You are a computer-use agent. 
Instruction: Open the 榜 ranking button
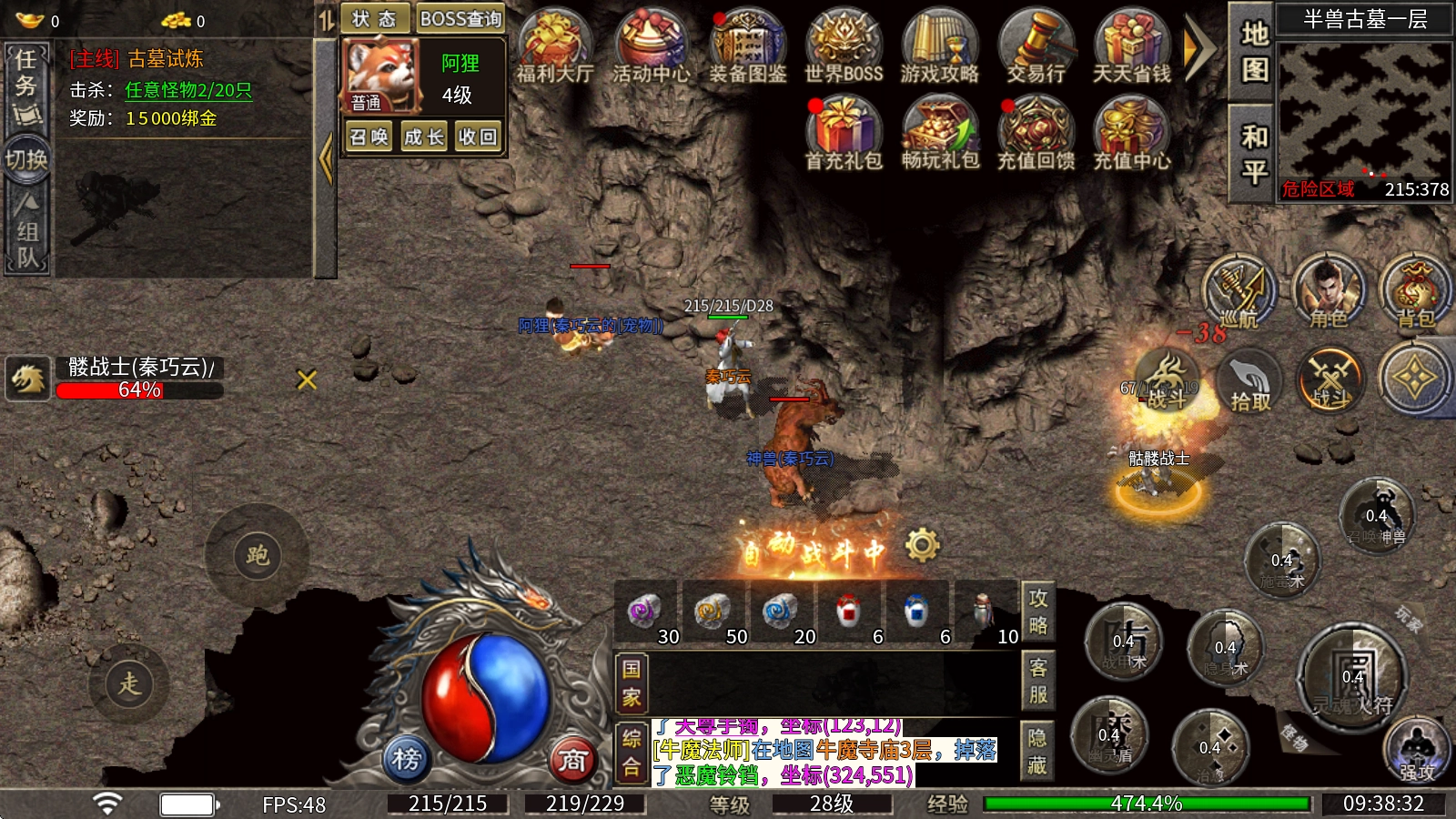tap(406, 758)
